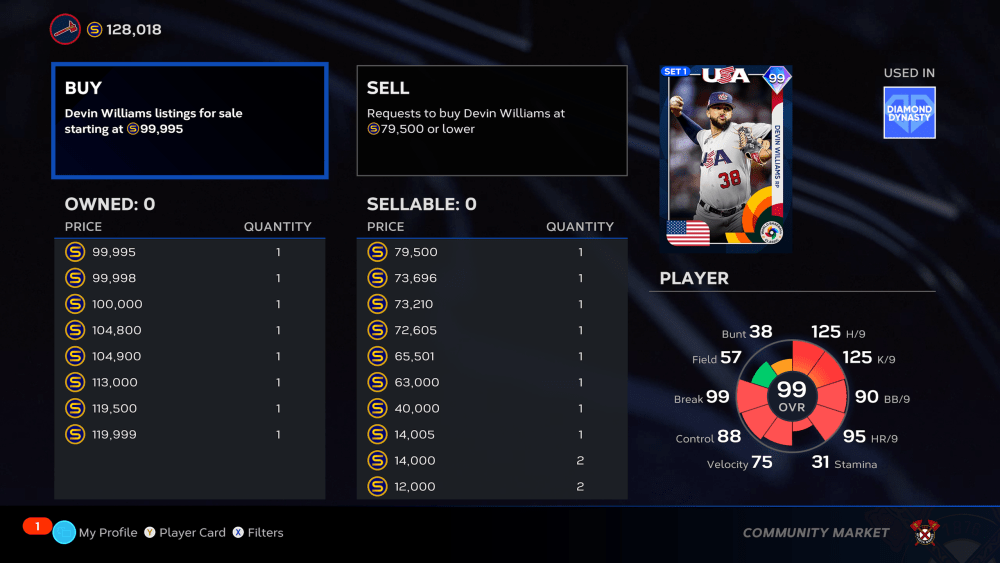
Task: Select the BUY listings panel
Action: click(190, 121)
